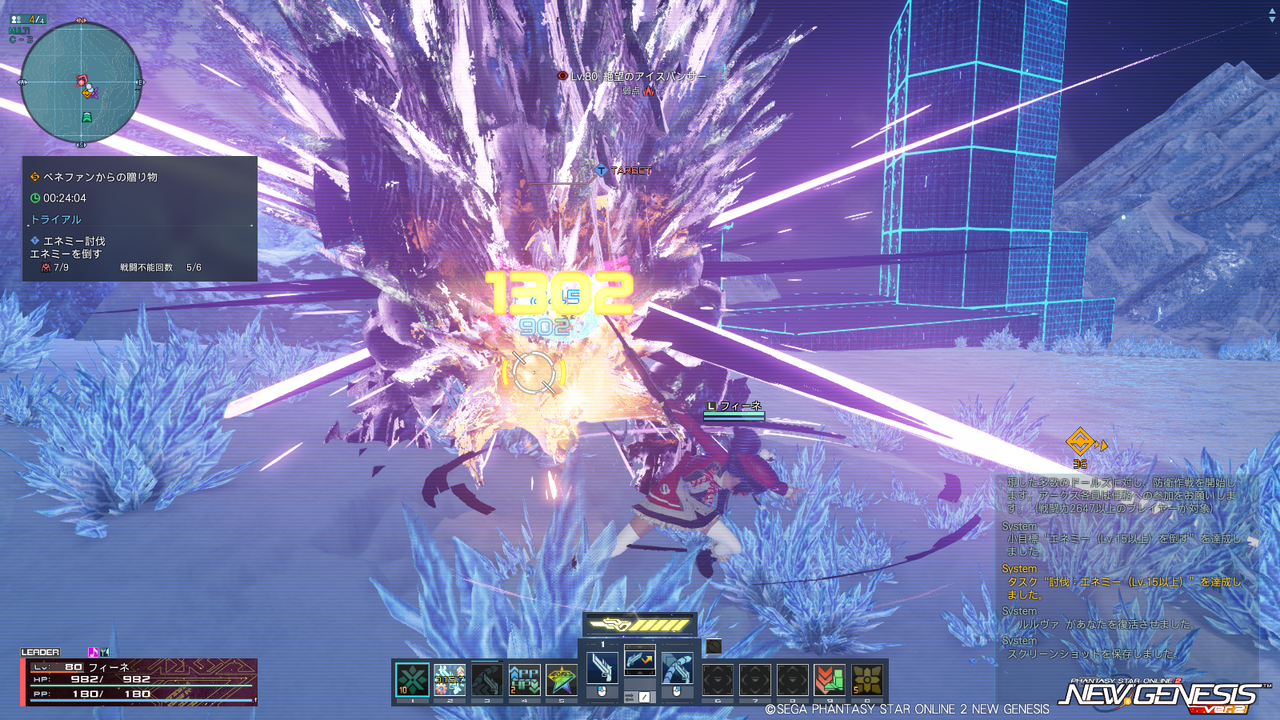Screen dimensions: 1280x720
Task: Use the PP up arrows skill
Action: coord(524,679)
